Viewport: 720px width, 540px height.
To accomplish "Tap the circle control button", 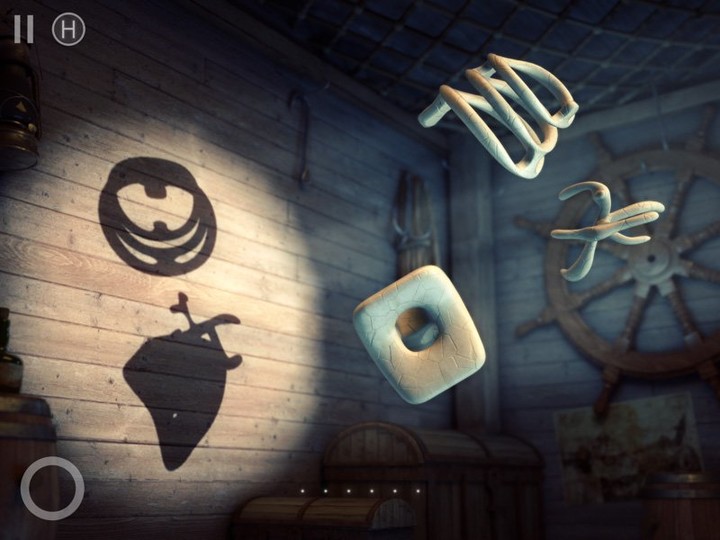I will [52, 488].
